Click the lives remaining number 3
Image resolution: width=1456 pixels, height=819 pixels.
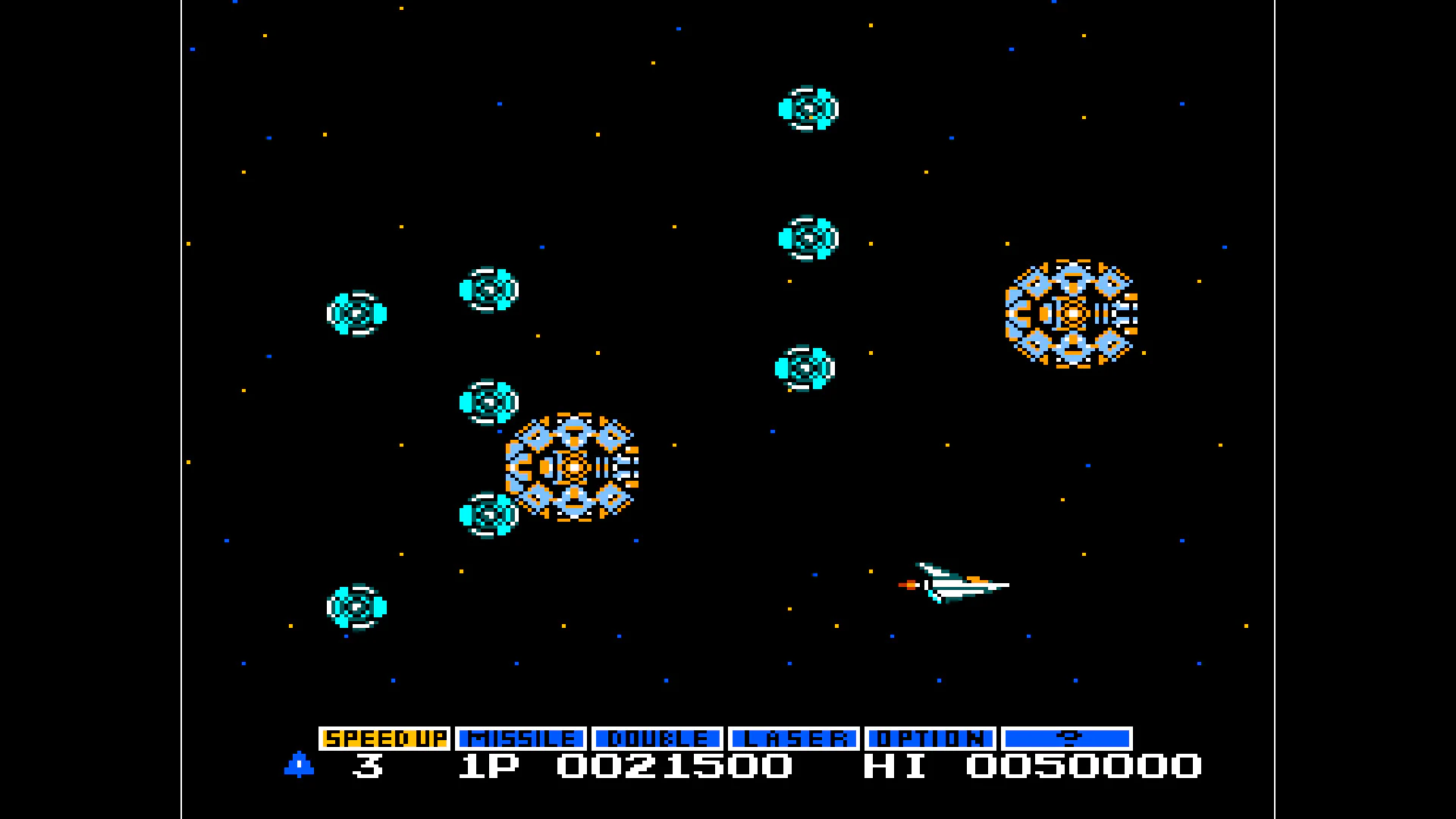366,768
